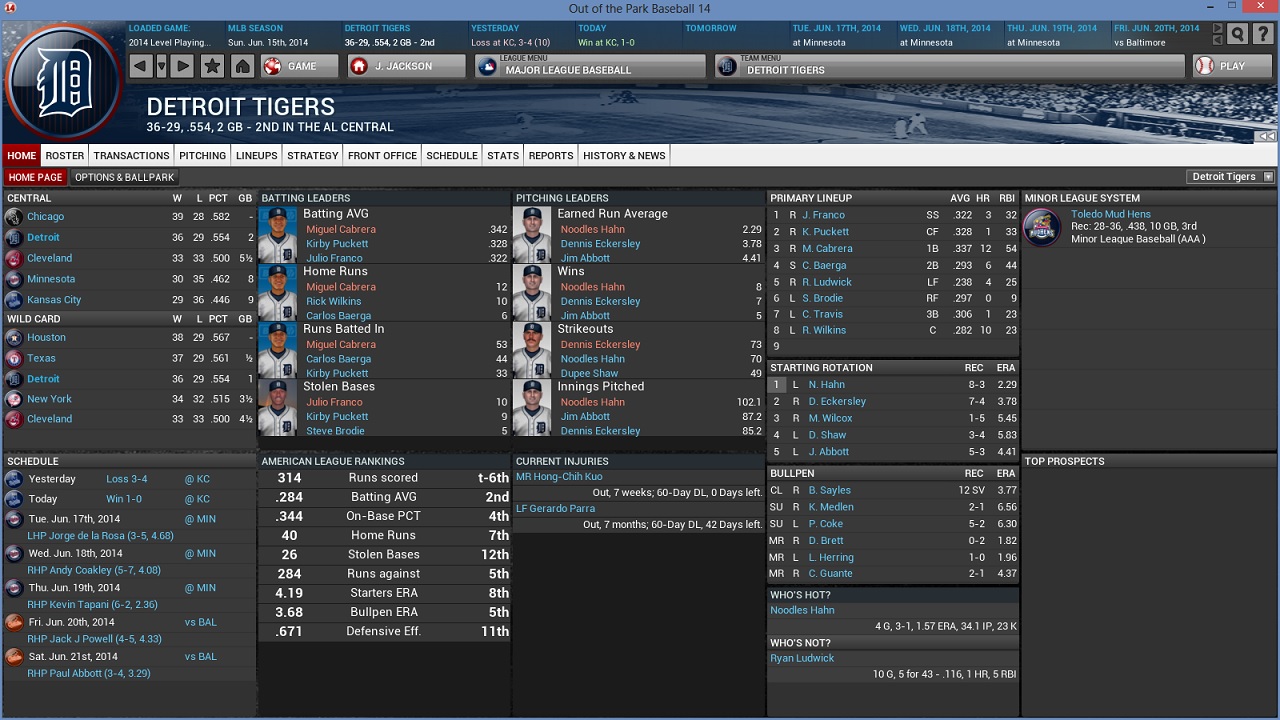Open the J. Jackson manager menu
This screenshot has height=720, width=1280.
point(406,66)
